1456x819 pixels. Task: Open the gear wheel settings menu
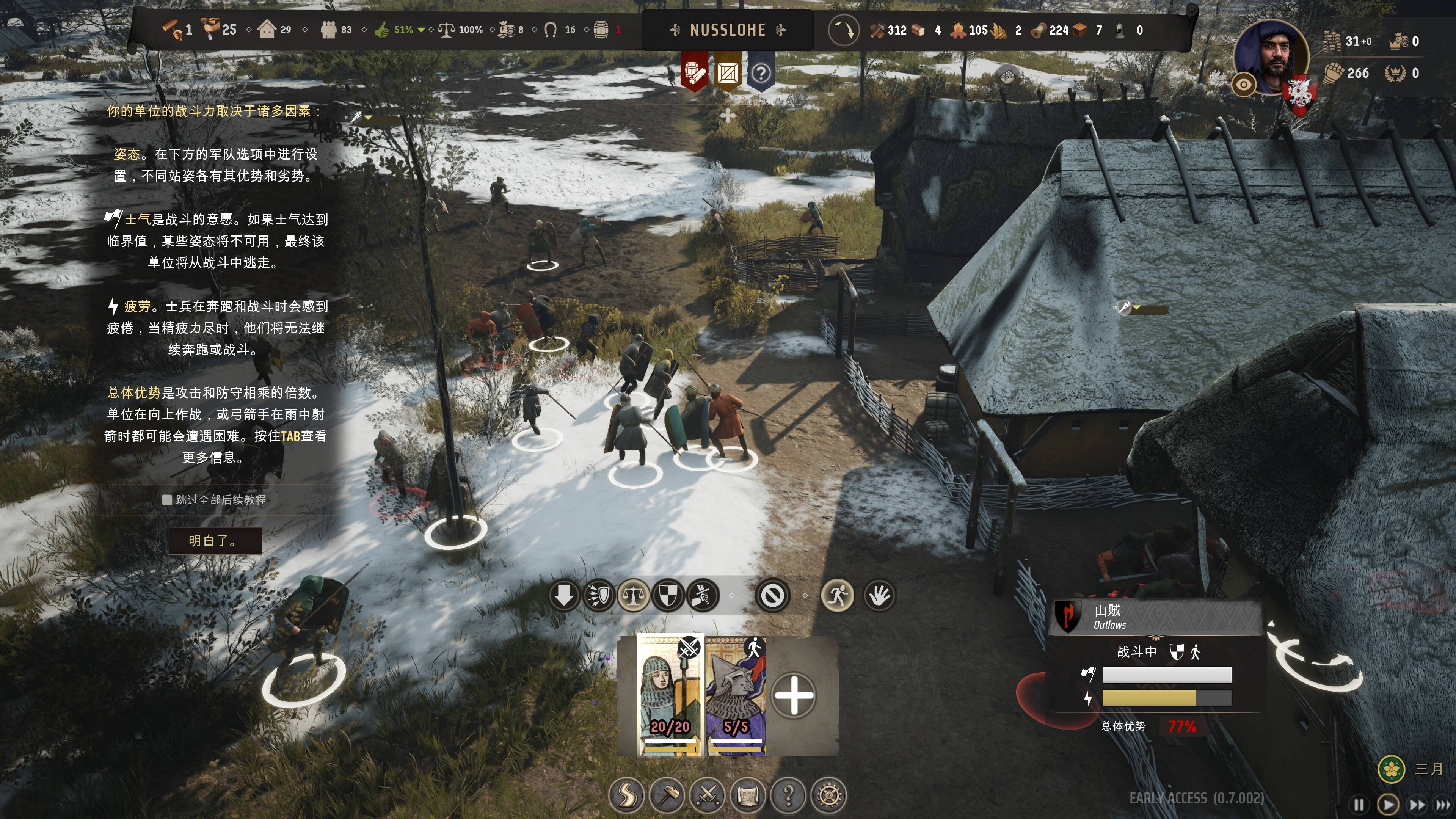pos(828,795)
